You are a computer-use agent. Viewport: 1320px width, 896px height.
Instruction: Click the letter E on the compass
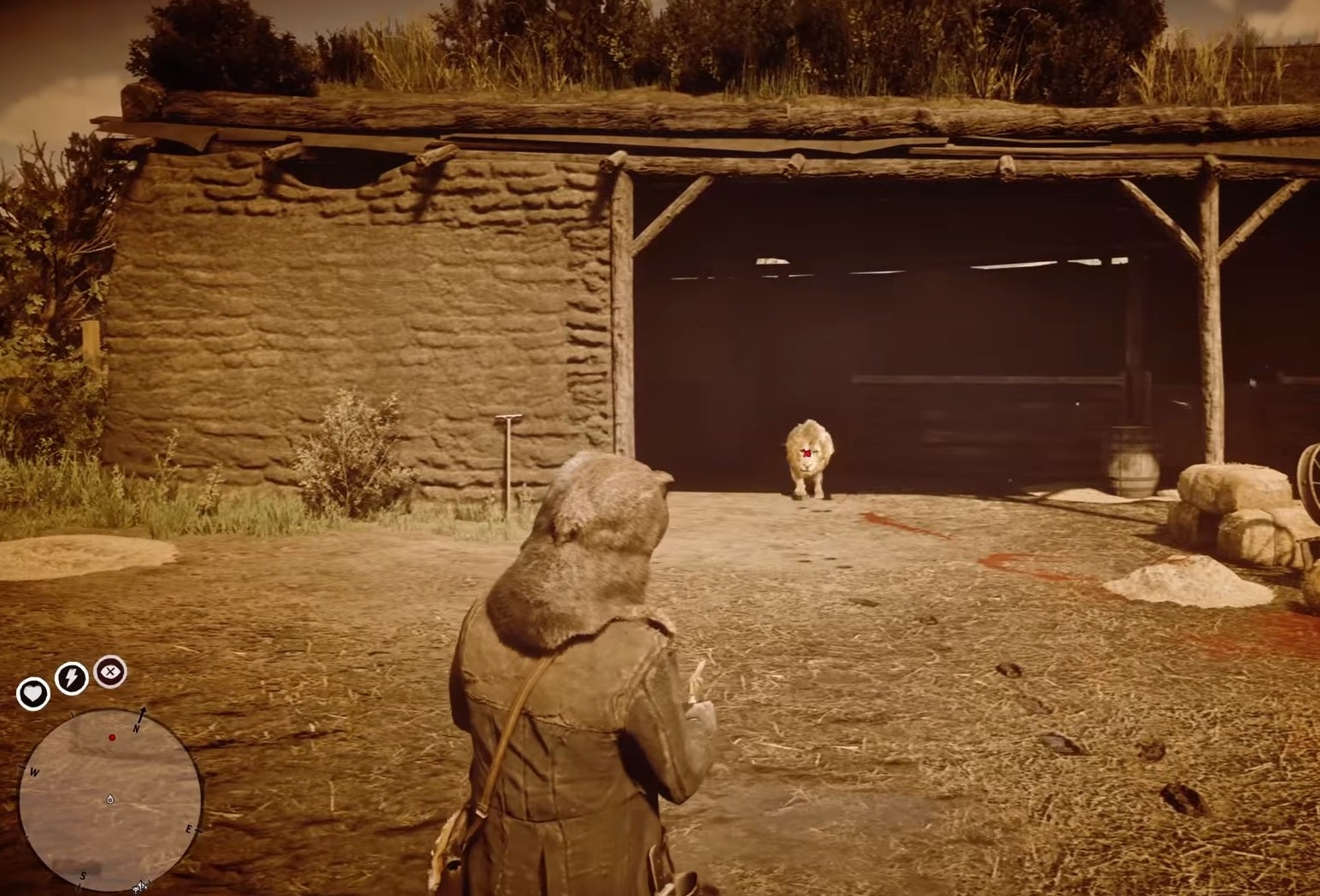click(188, 829)
